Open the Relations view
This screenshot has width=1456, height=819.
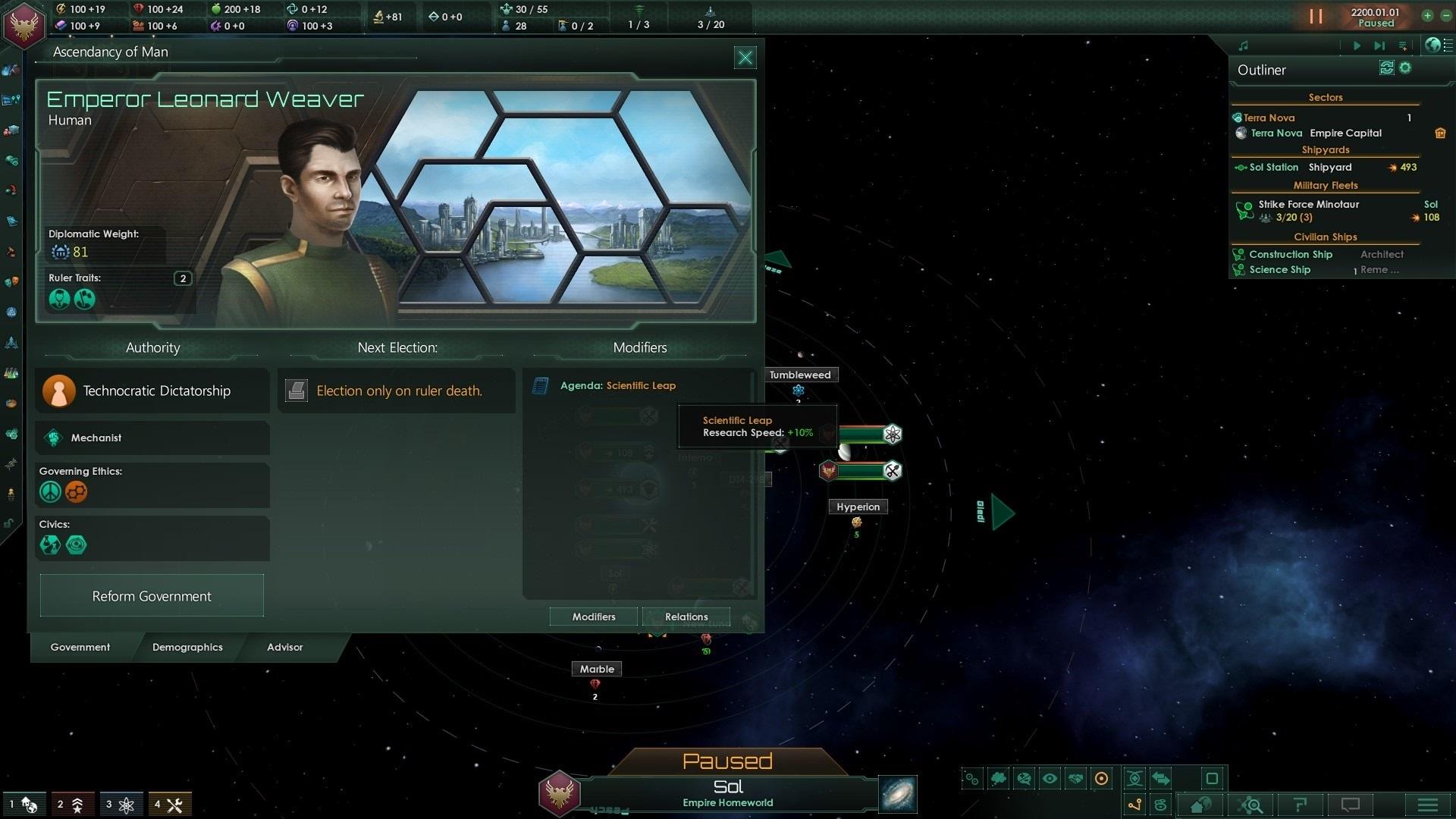point(686,617)
